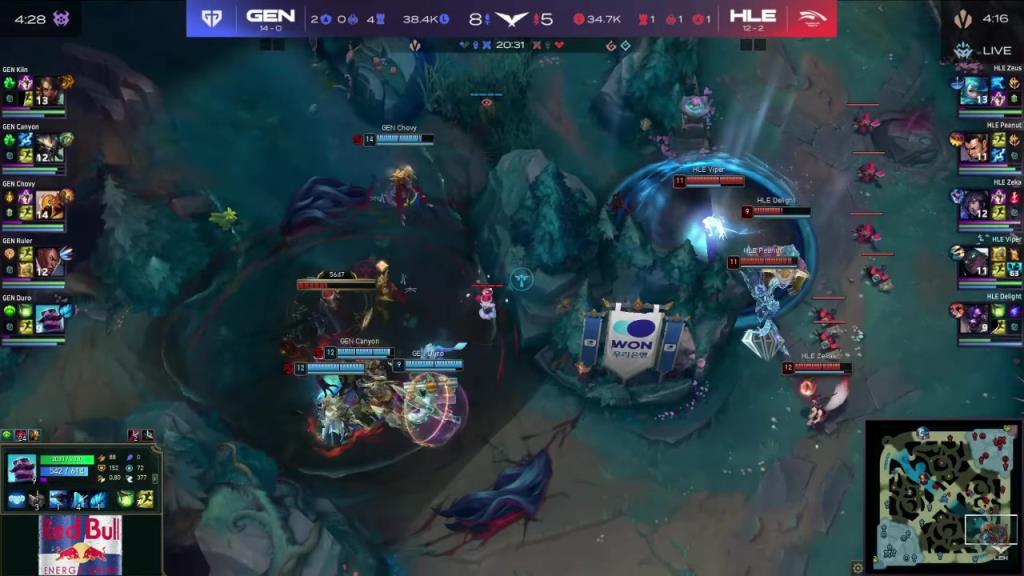The image size is (1024, 576).
Task: Click the large Braum portrait in the champion panel
Action: pyautogui.click(x=21, y=468)
